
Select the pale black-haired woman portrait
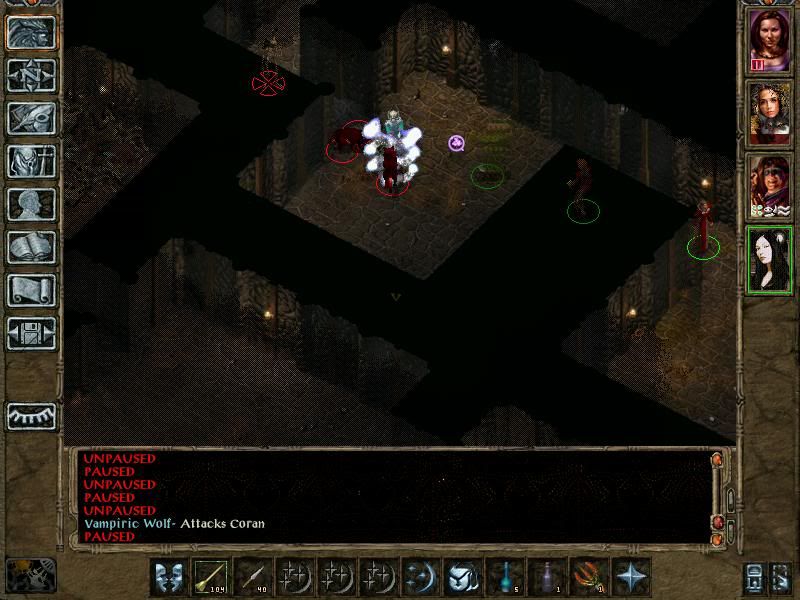click(x=768, y=258)
